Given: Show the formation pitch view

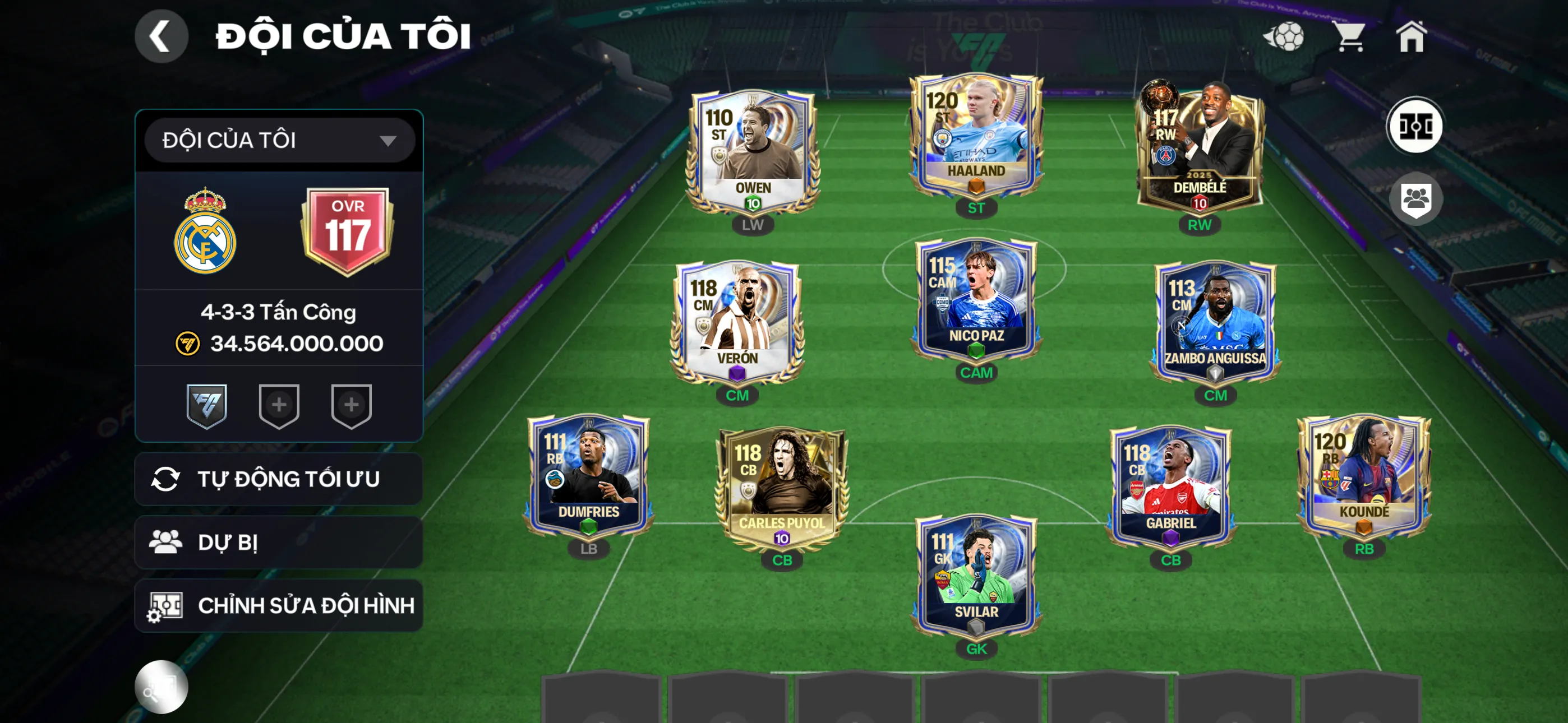Looking at the screenshot, I should point(1414,127).
